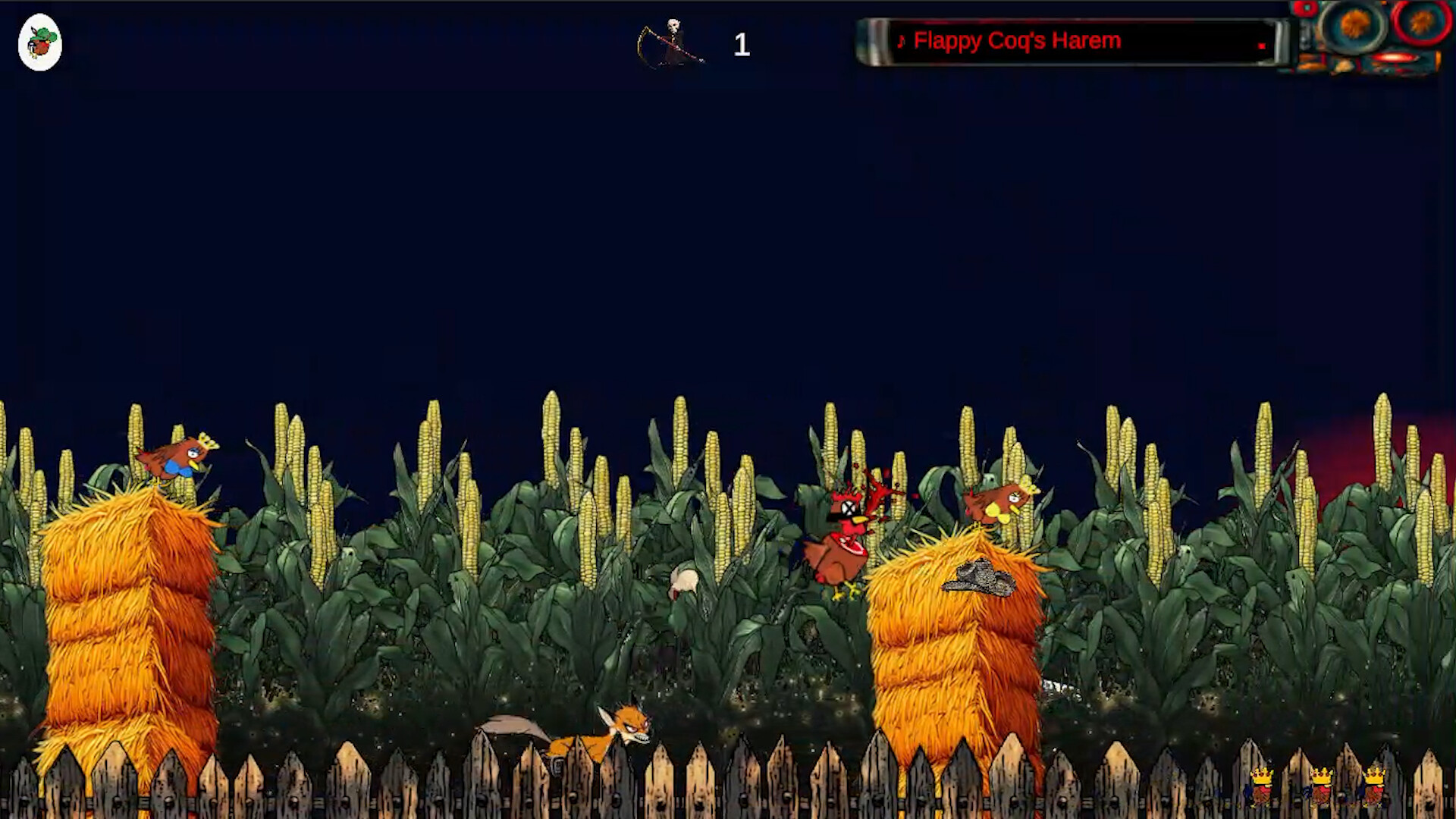Click the first crowned rooster life icon
The image size is (1456, 819).
[x=1262, y=785]
